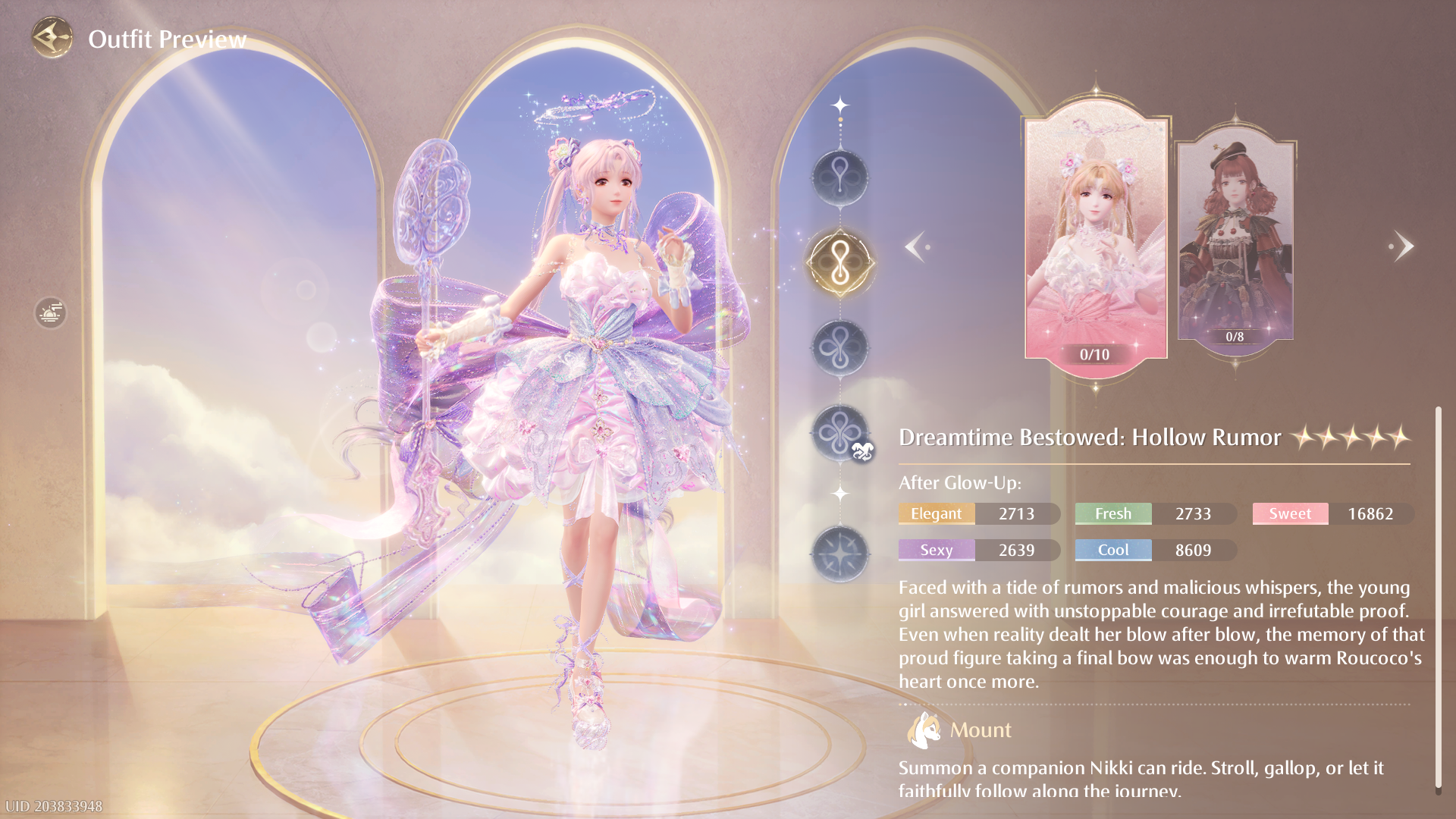Show the next outfit with the right arrow
Image resolution: width=1456 pixels, height=819 pixels.
(1402, 246)
